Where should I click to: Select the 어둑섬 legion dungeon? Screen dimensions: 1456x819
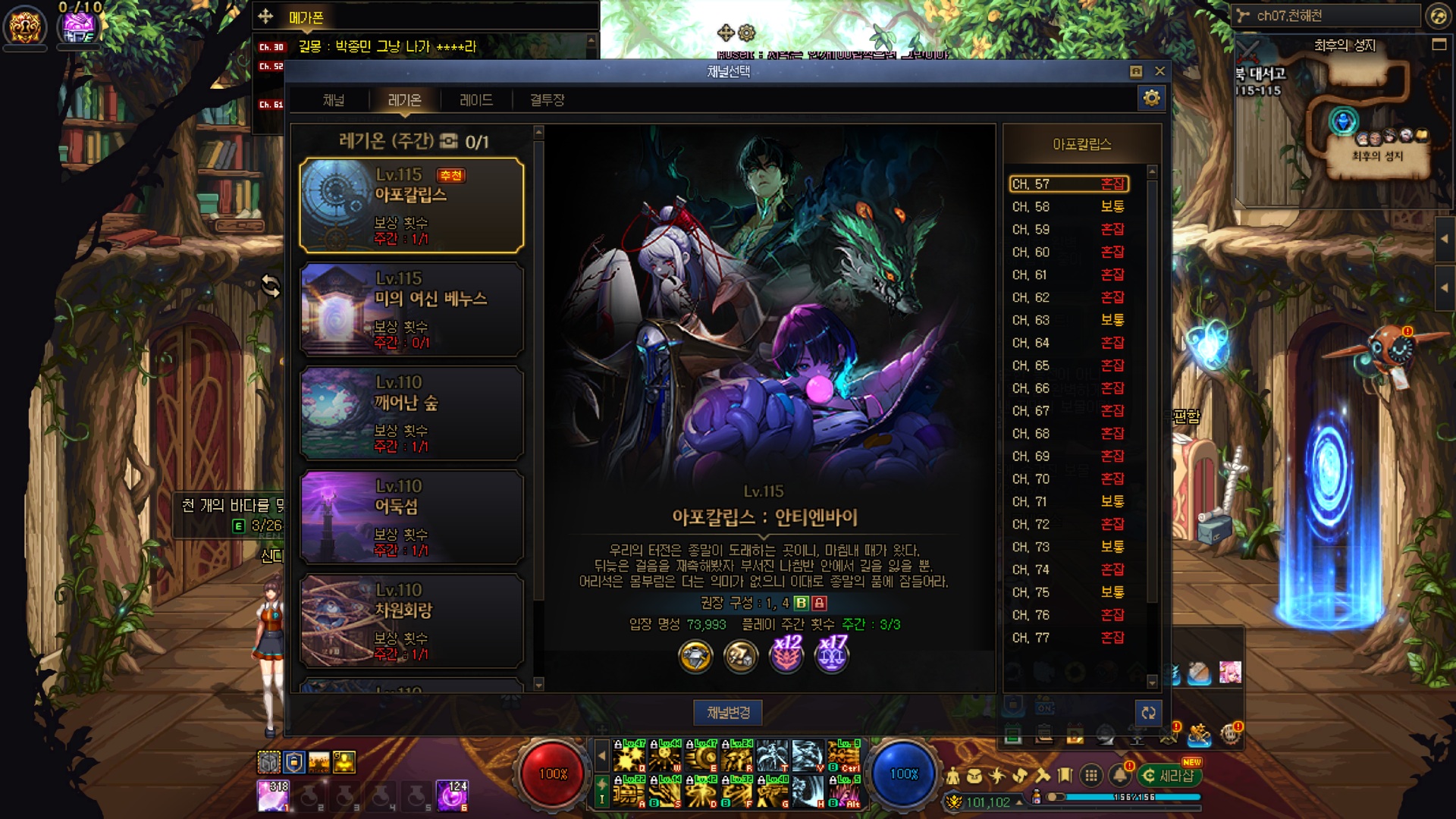[x=412, y=517]
